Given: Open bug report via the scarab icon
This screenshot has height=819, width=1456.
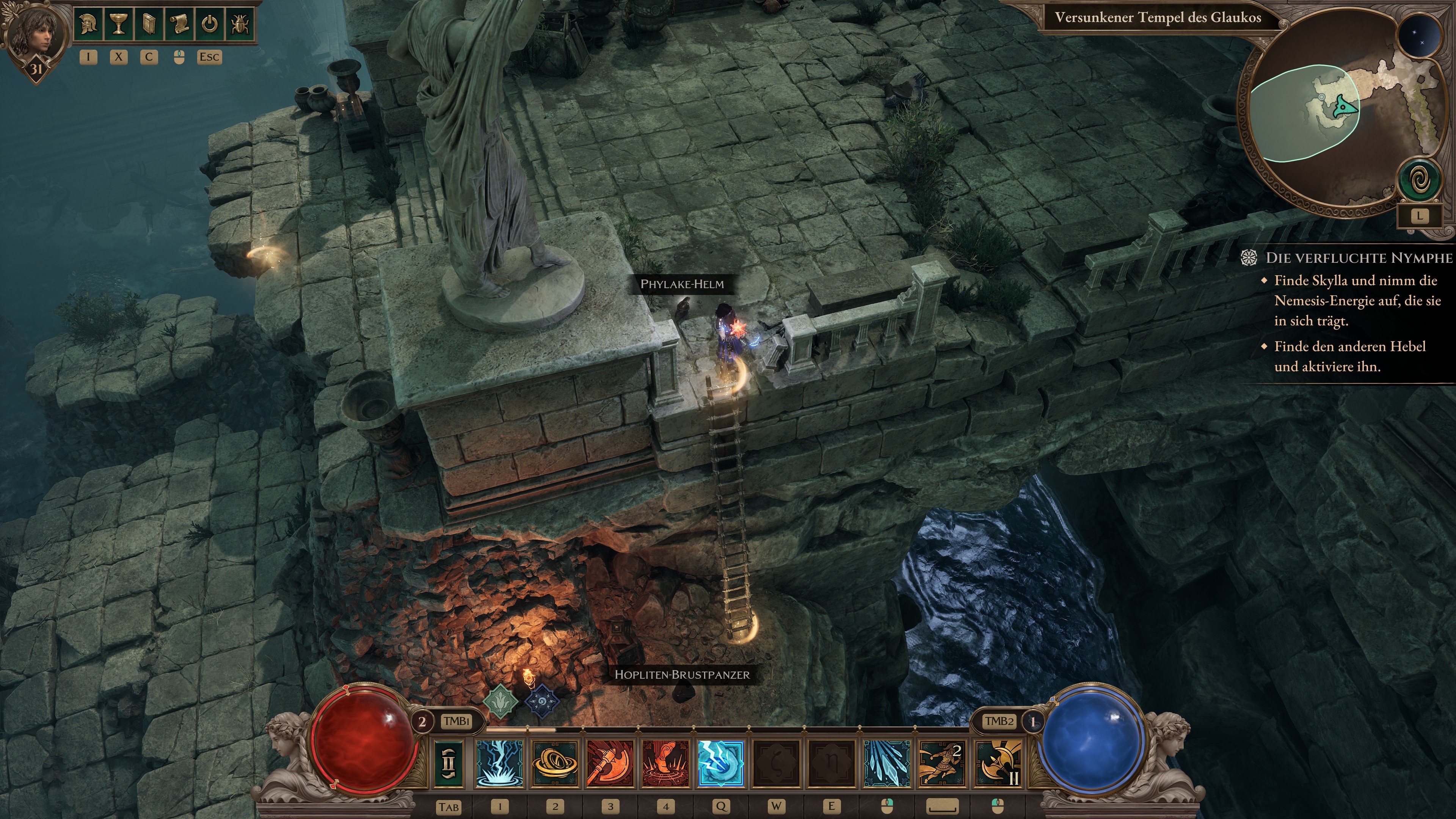Looking at the screenshot, I should (240, 24).
